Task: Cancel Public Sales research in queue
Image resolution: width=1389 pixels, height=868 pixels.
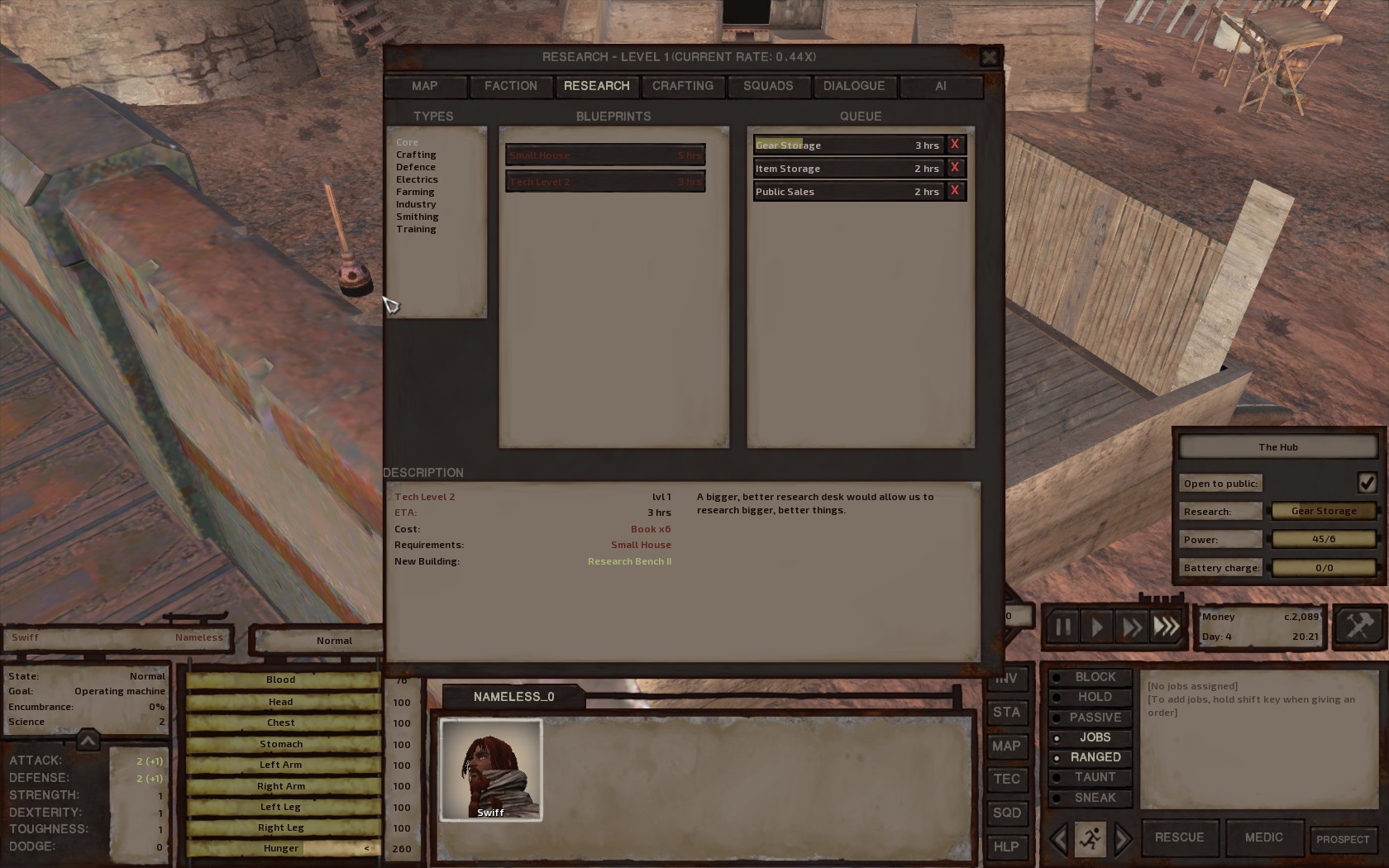Action: (955, 191)
